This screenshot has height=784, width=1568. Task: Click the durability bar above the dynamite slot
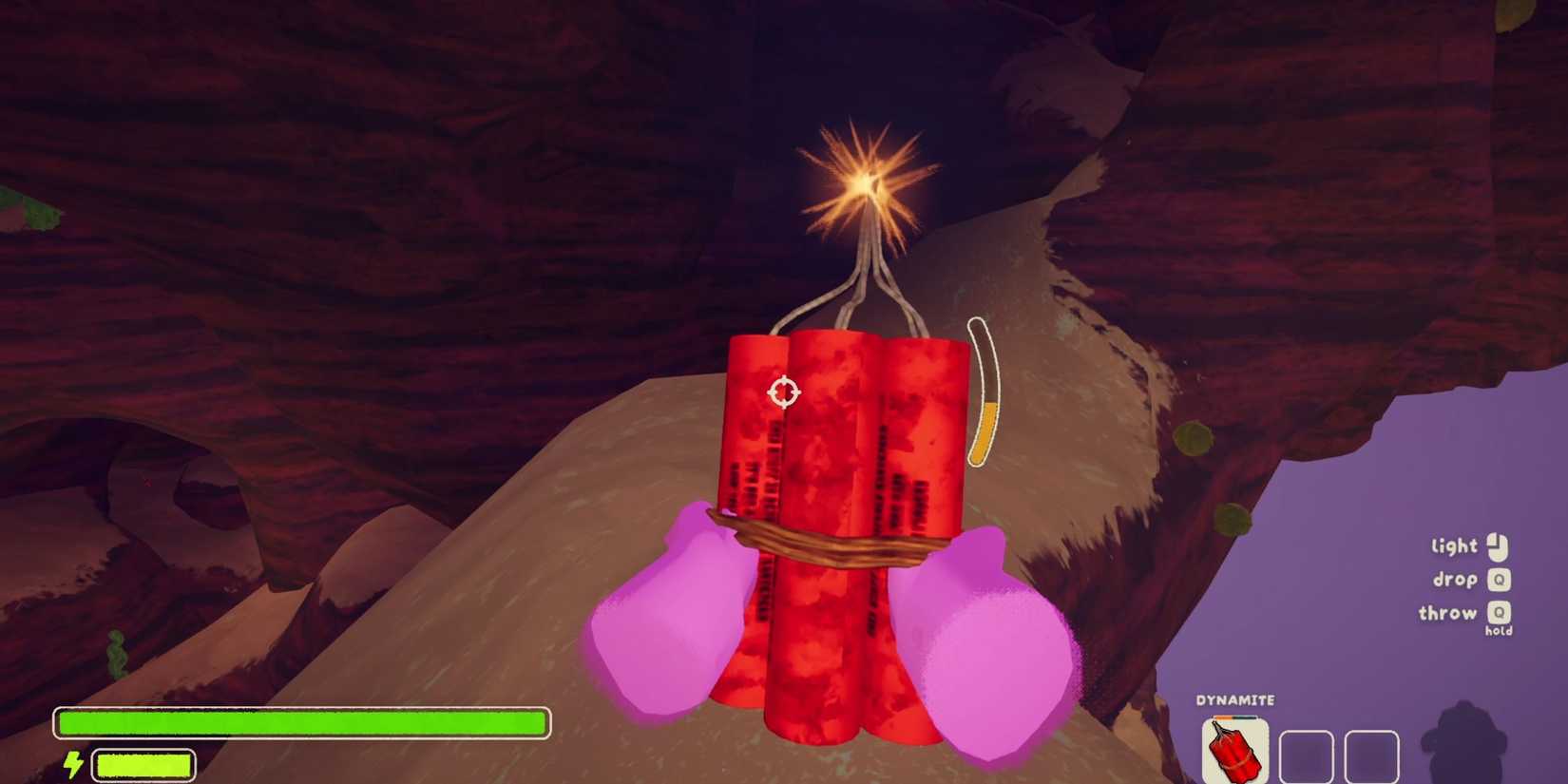[1233, 717]
